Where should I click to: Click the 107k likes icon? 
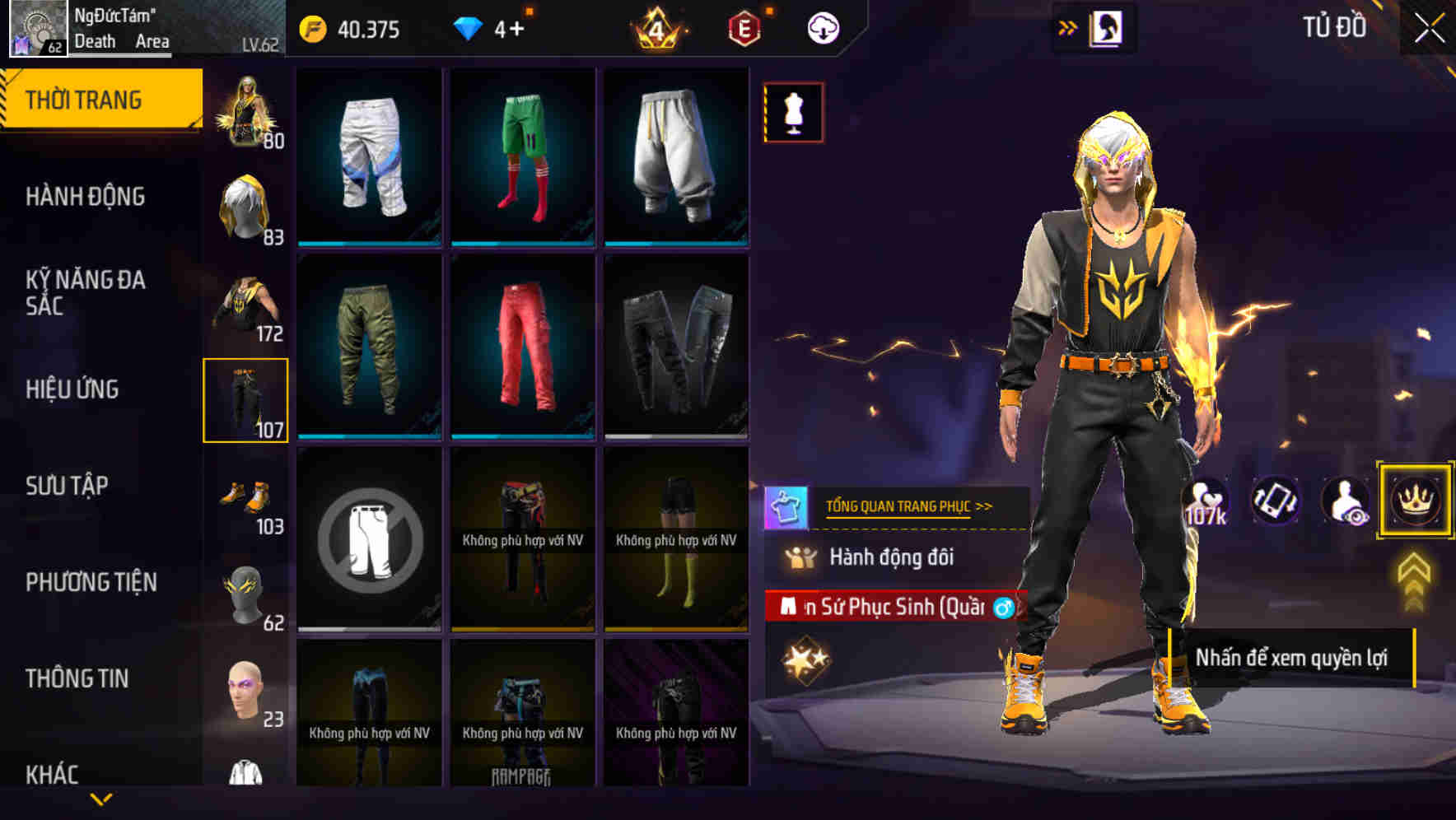[1204, 500]
